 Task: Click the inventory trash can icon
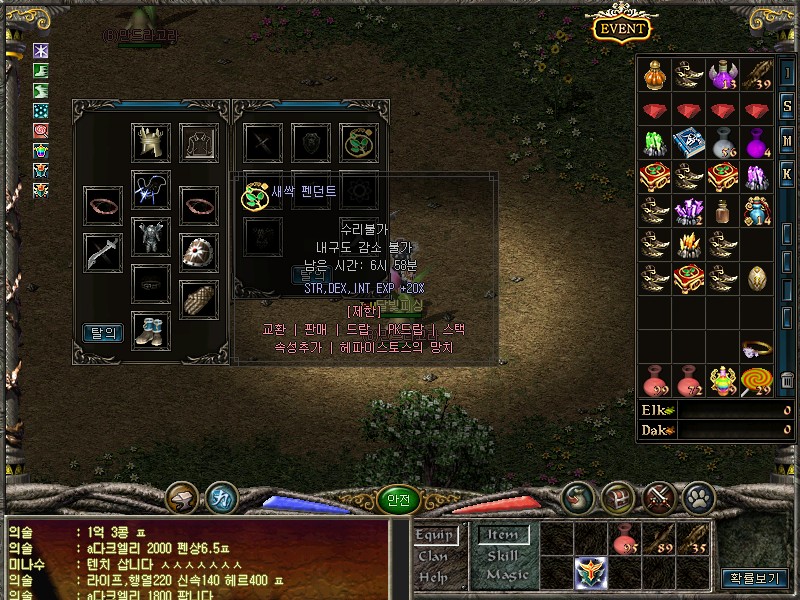tap(787, 380)
